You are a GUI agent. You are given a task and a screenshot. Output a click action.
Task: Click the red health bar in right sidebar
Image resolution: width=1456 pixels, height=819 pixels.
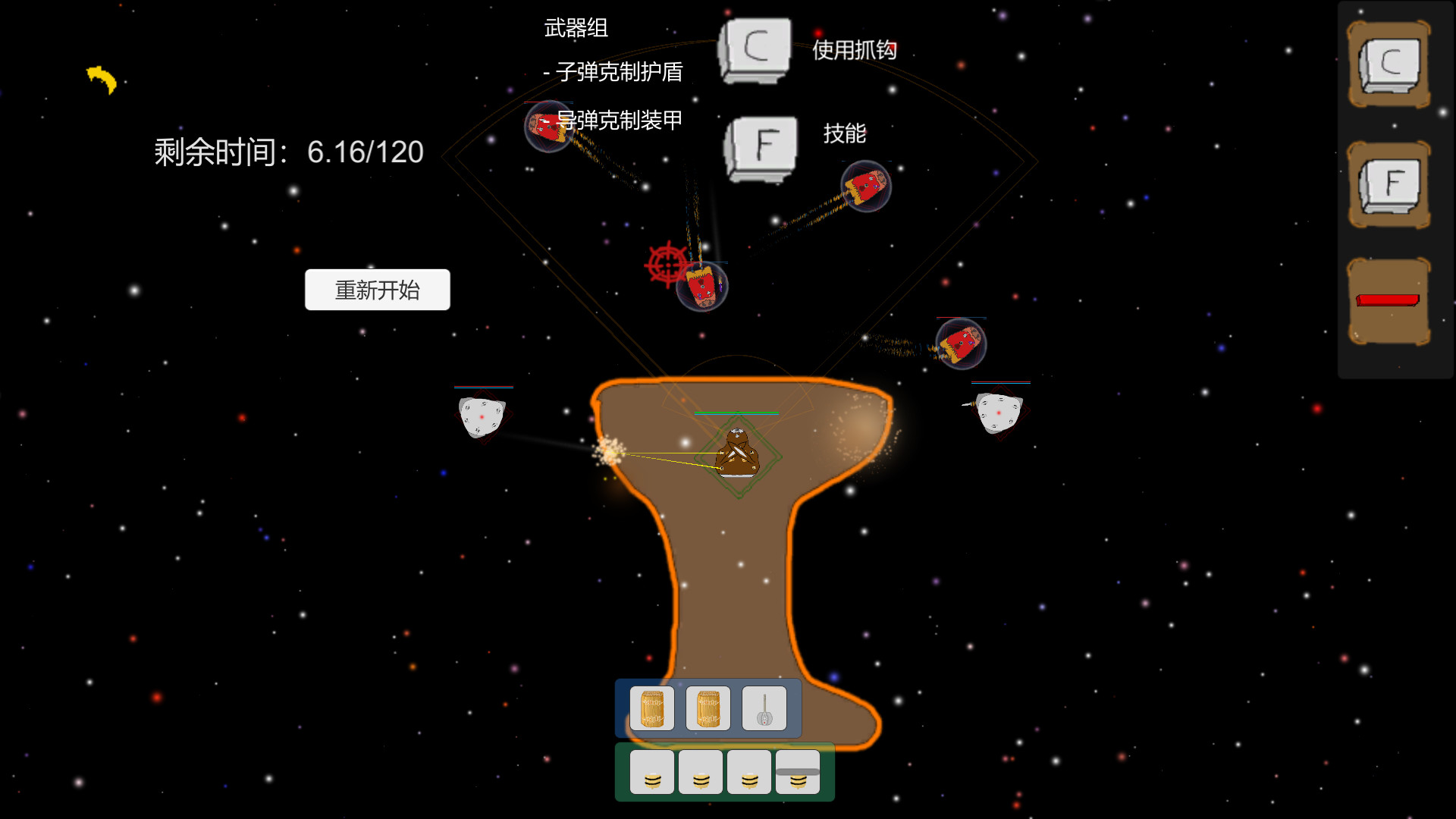(1388, 302)
